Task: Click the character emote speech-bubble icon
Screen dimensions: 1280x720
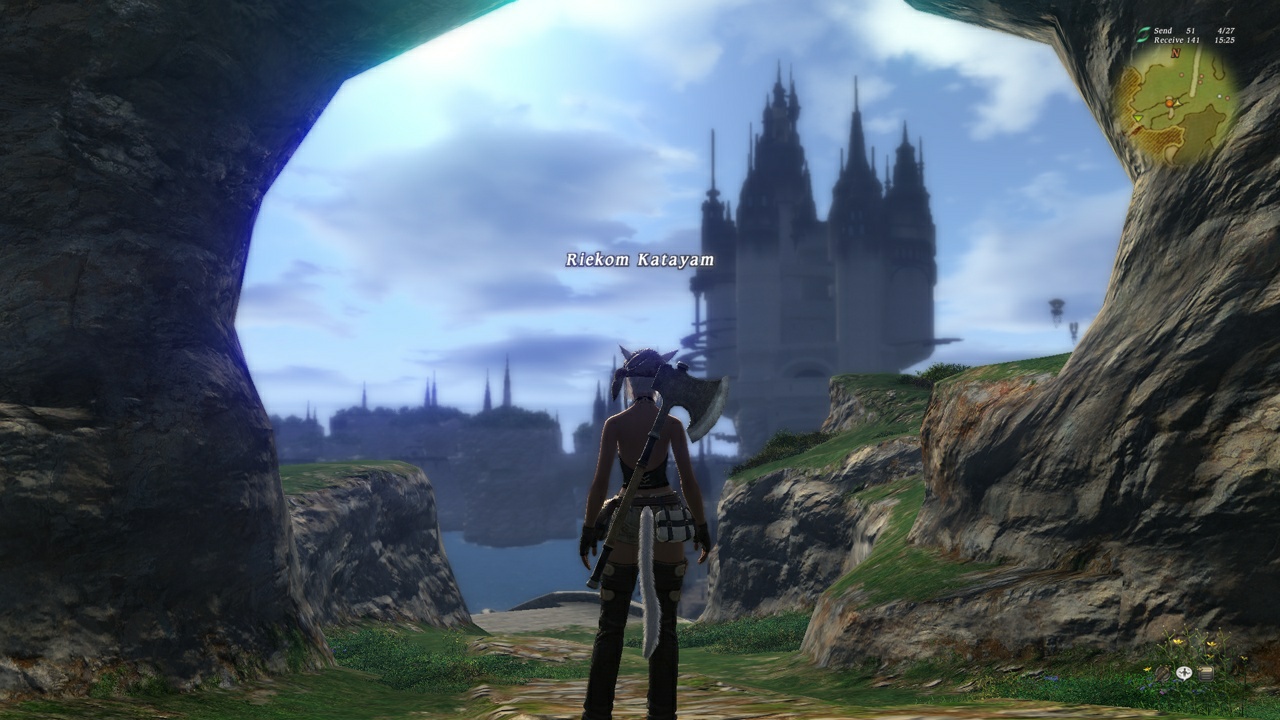Action: [1184, 673]
